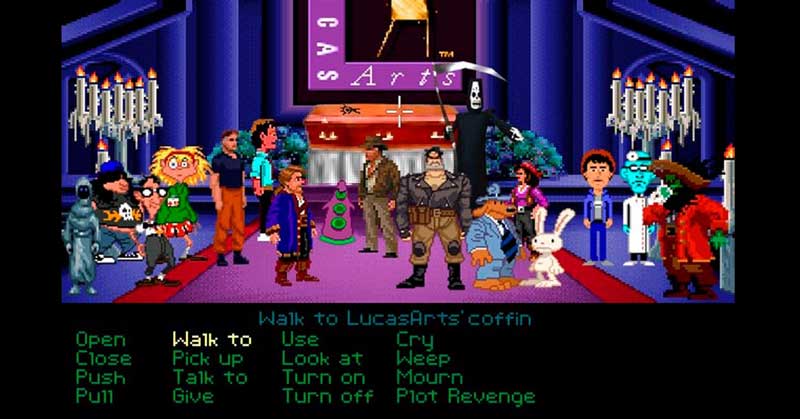The image size is (800, 419).
Task: Choose the Cry verb
Action: point(414,340)
